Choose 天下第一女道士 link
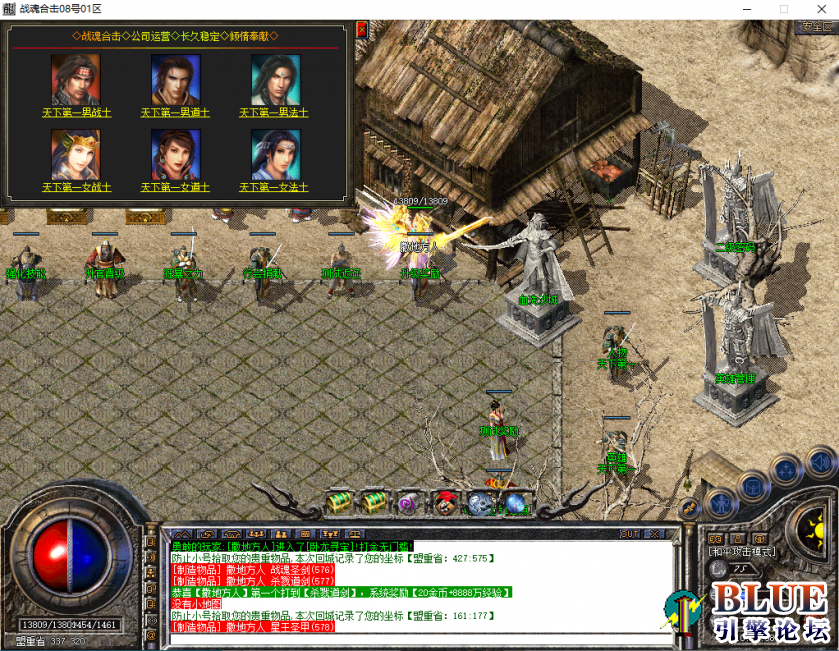Viewport: 839px width, 651px height. pyautogui.click(x=175, y=187)
